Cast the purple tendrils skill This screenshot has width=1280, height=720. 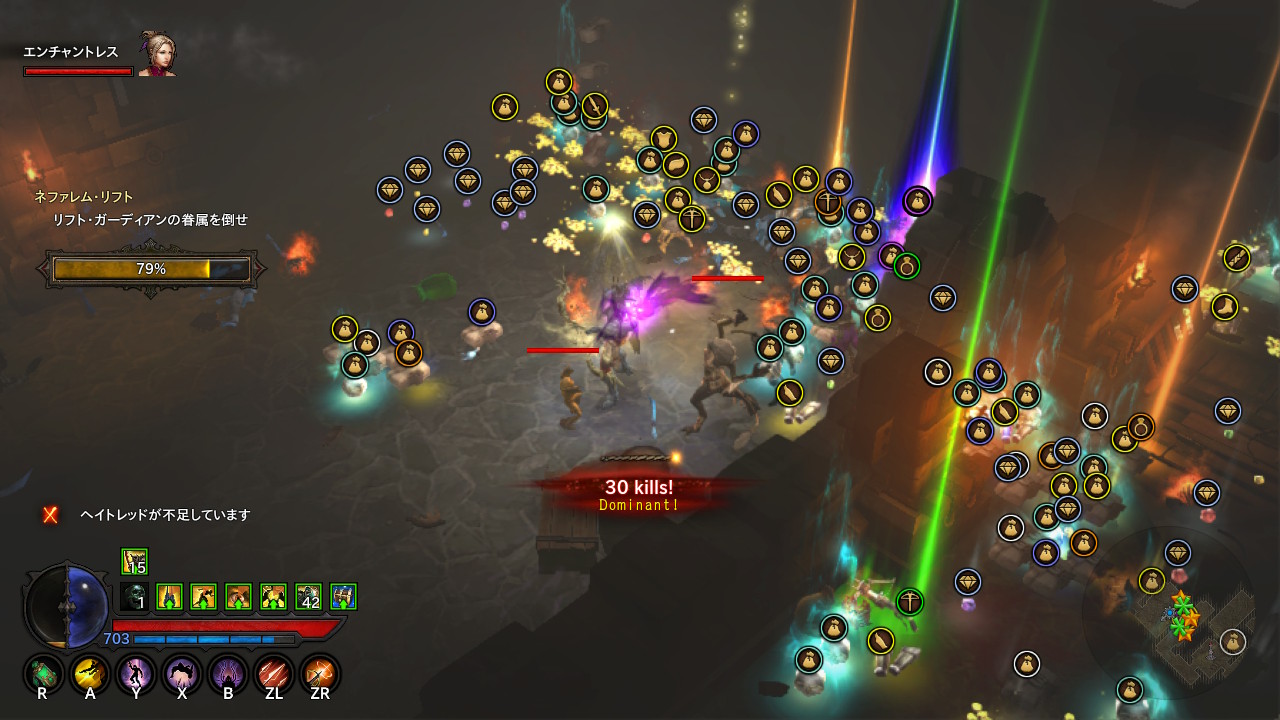pyautogui.click(x=228, y=674)
